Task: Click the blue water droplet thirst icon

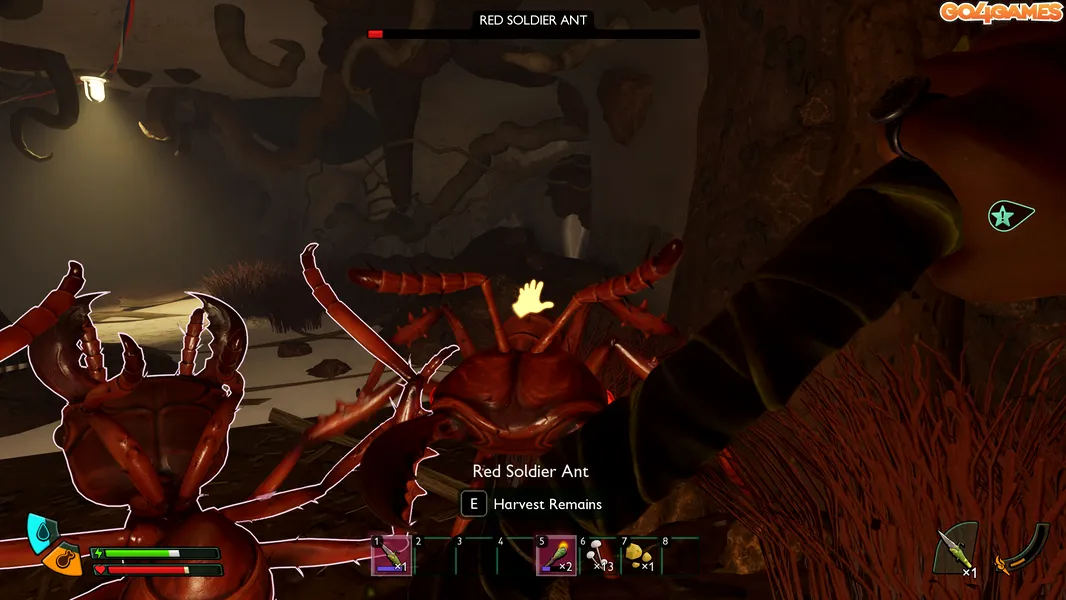Action: coord(41,531)
